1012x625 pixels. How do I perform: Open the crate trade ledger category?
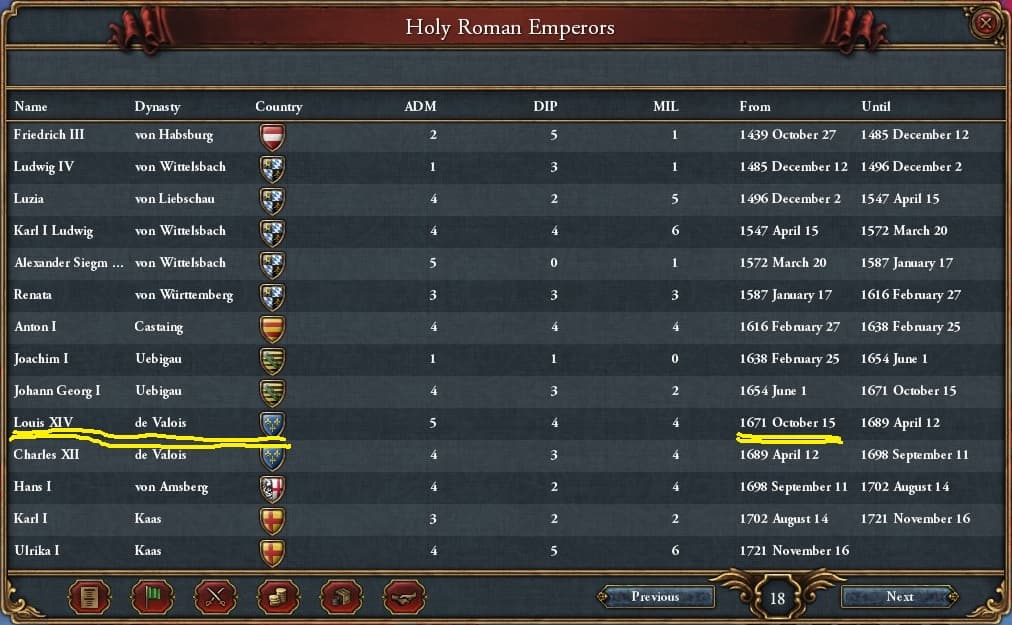point(341,598)
